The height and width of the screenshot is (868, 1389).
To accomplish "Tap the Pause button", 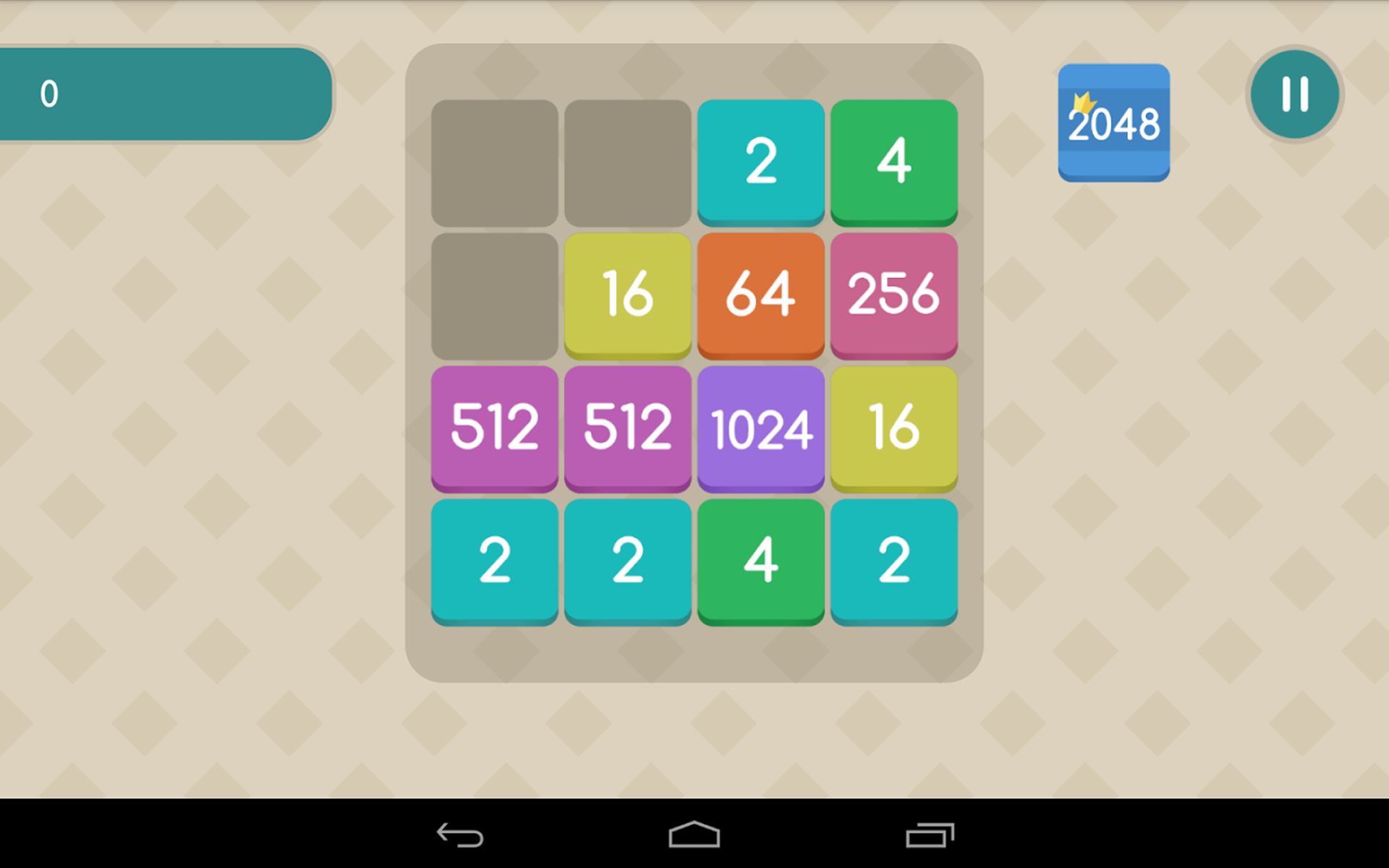I will (x=1295, y=94).
